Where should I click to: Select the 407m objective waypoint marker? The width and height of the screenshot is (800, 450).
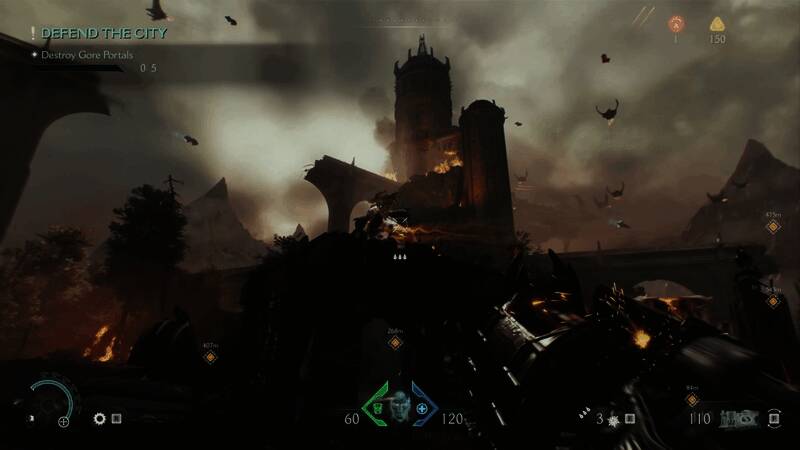[211, 356]
